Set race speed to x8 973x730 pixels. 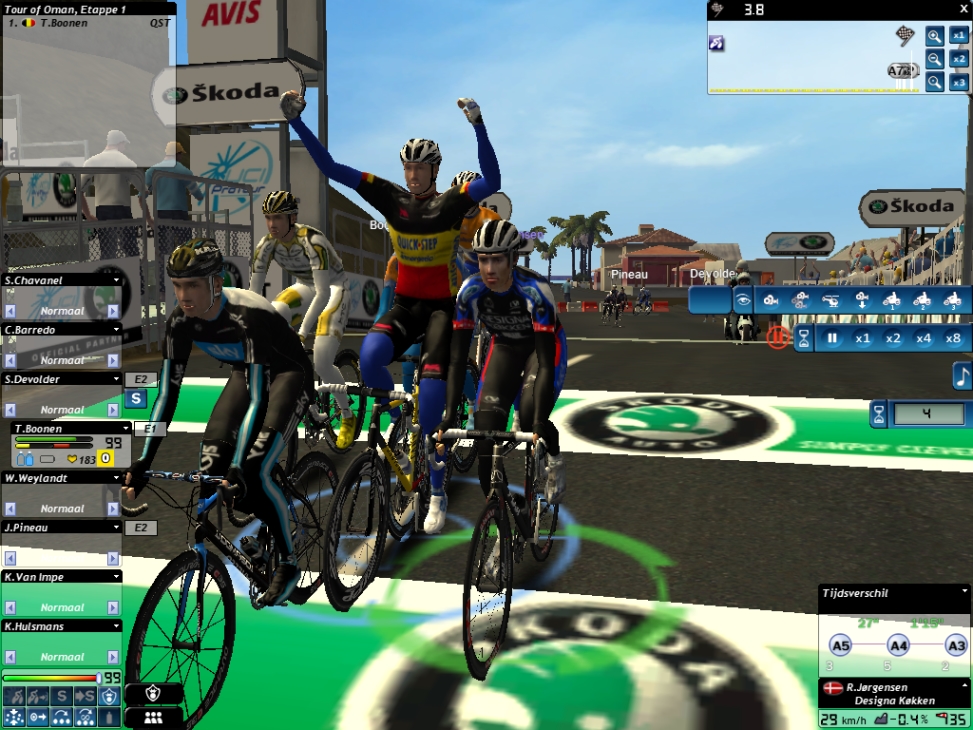pyautogui.click(x=953, y=339)
